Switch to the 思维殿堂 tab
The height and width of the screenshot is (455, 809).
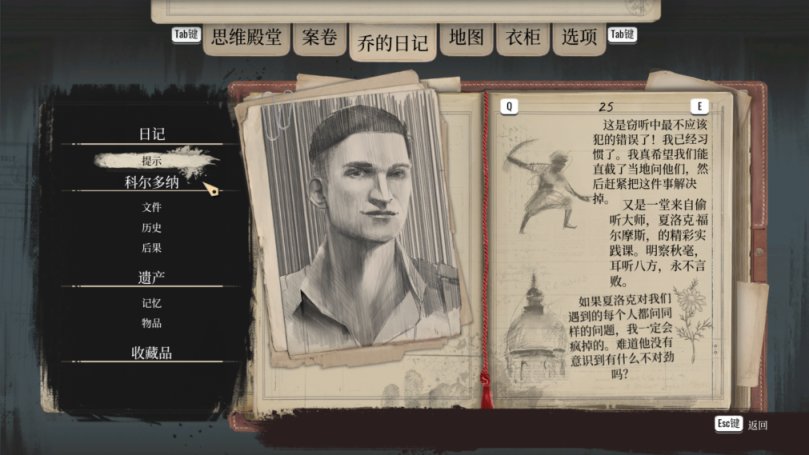pos(246,39)
